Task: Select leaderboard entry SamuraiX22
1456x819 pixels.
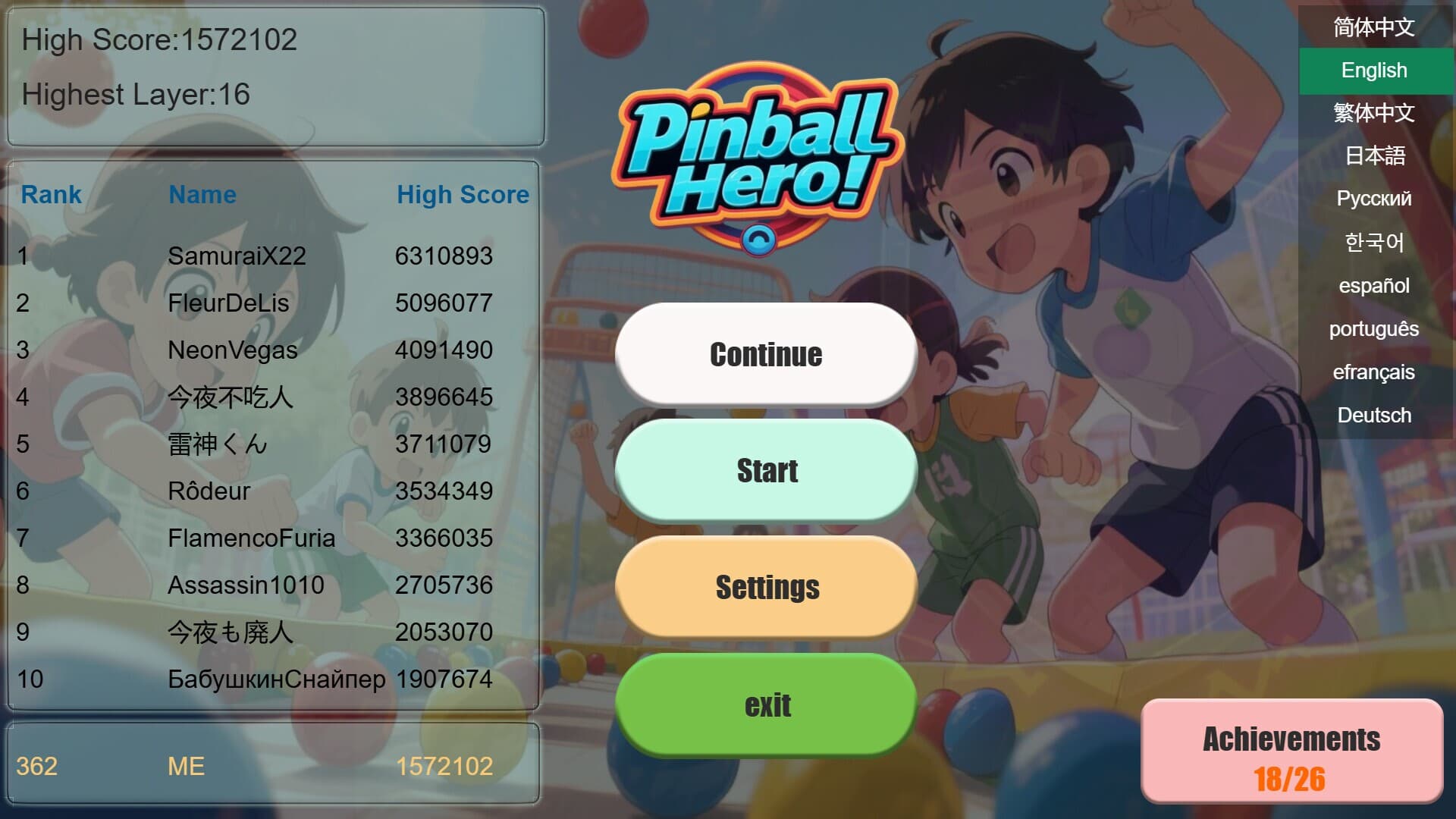Action: tap(236, 256)
